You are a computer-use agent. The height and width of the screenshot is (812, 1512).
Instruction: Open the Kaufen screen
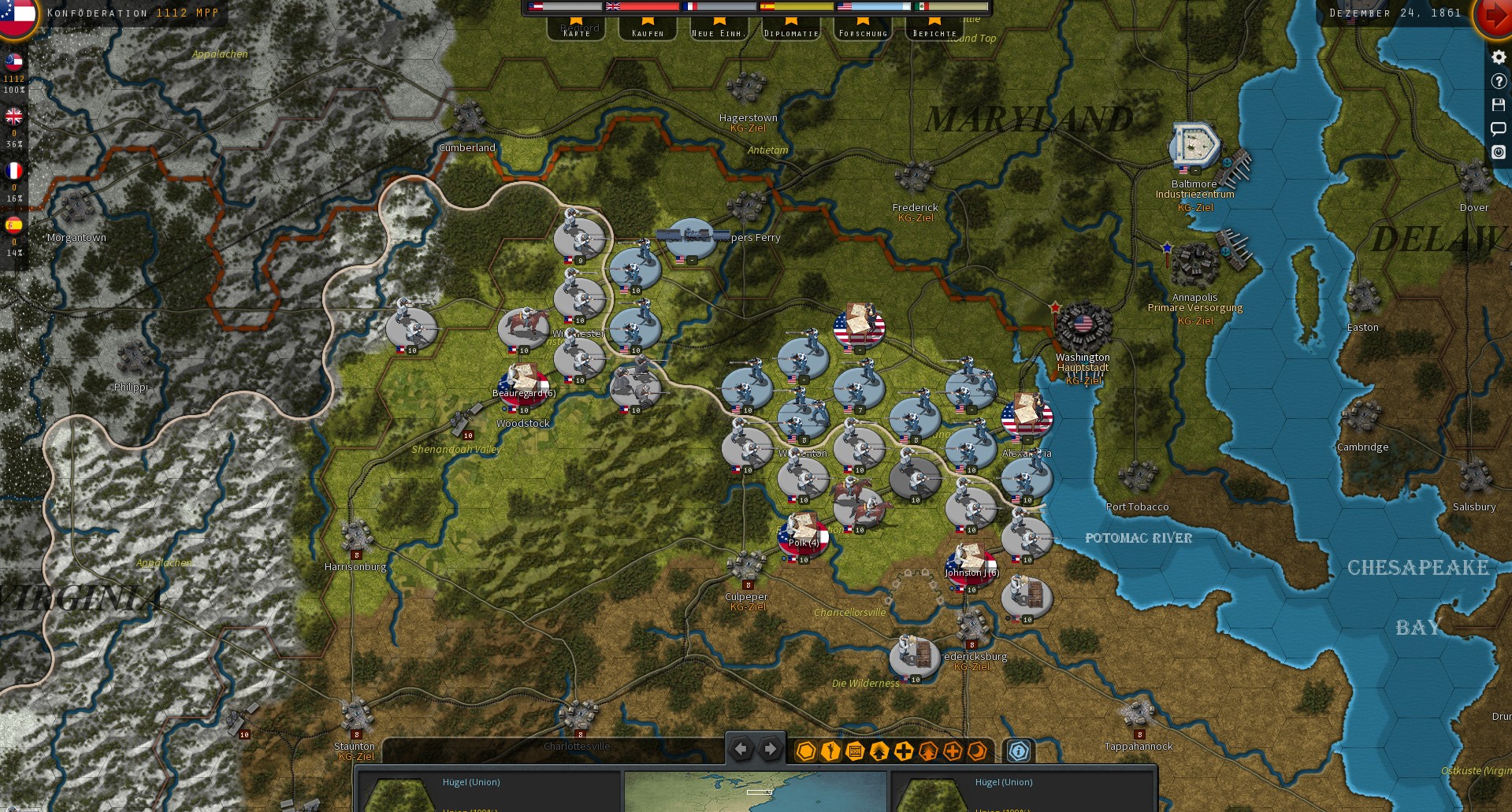pyautogui.click(x=648, y=33)
